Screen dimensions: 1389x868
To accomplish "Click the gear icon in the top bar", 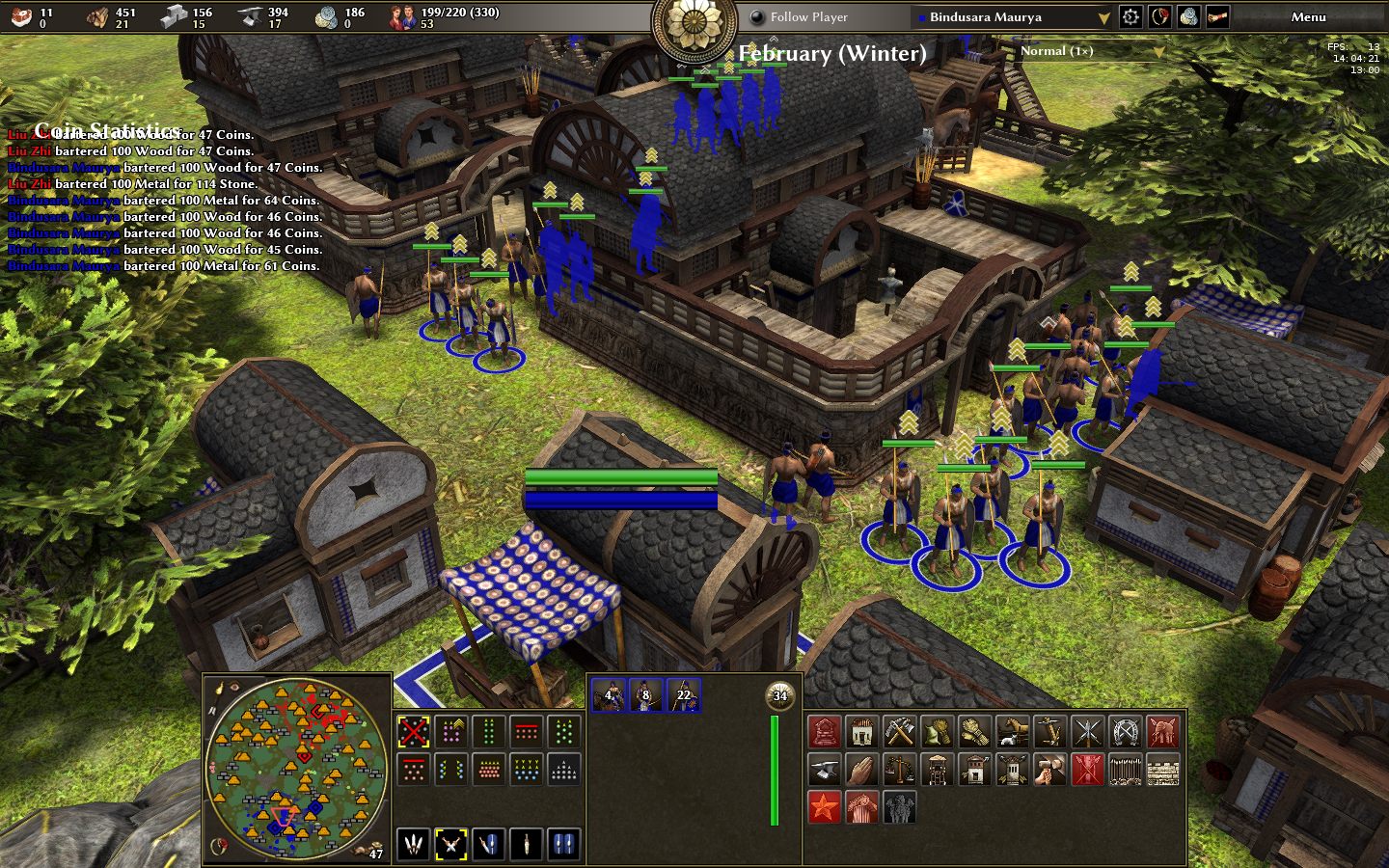I will (1130, 16).
